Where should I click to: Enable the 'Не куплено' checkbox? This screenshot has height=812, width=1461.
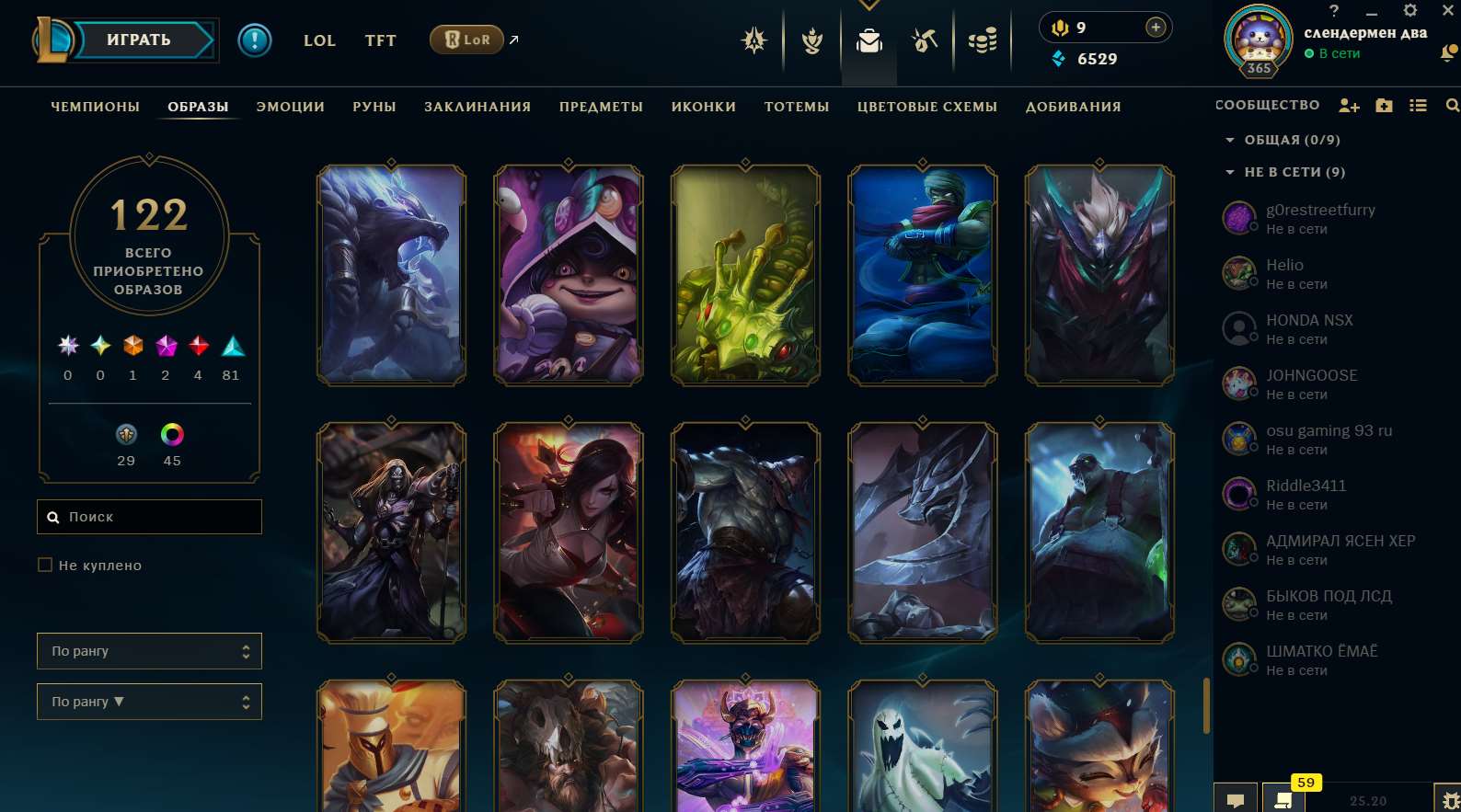(45, 565)
